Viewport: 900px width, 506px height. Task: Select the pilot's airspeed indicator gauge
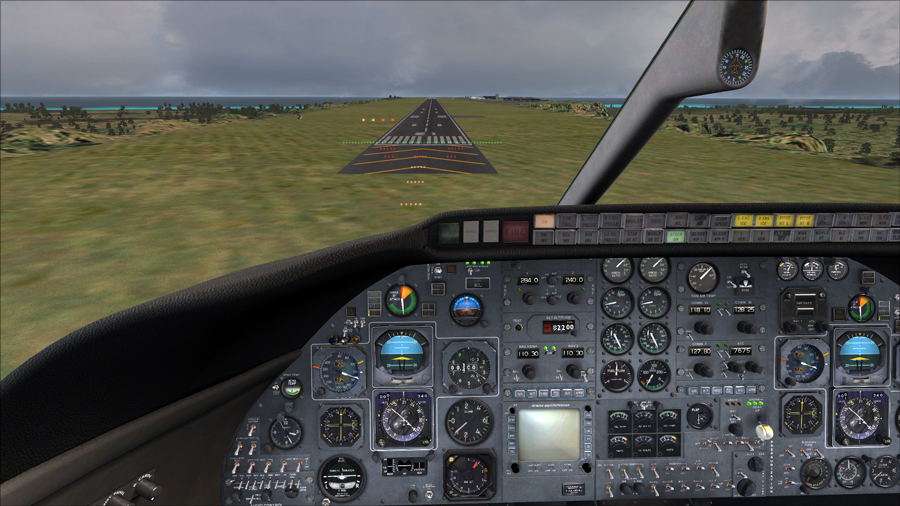tap(341, 370)
